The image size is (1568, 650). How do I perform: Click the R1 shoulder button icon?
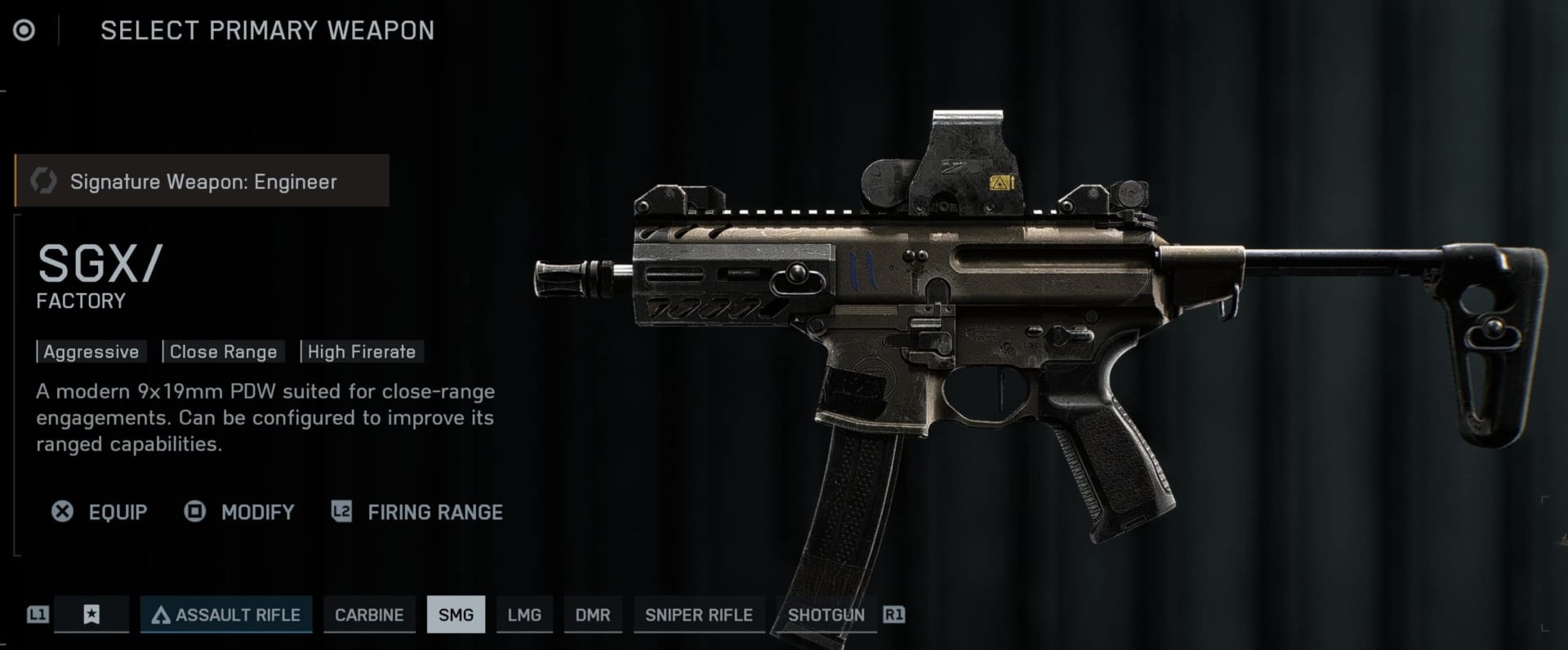click(x=894, y=615)
